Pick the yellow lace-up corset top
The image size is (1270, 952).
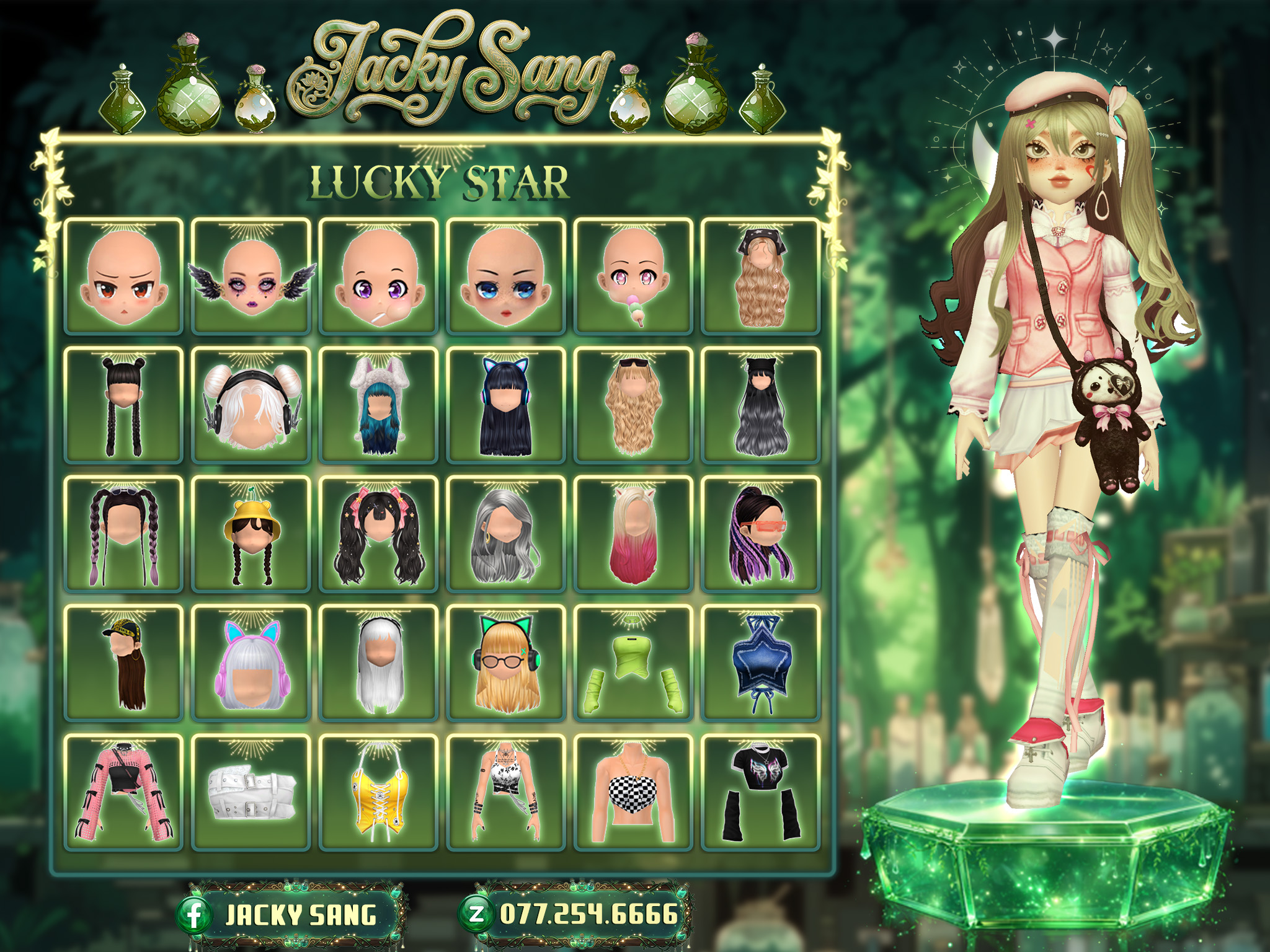click(379, 792)
